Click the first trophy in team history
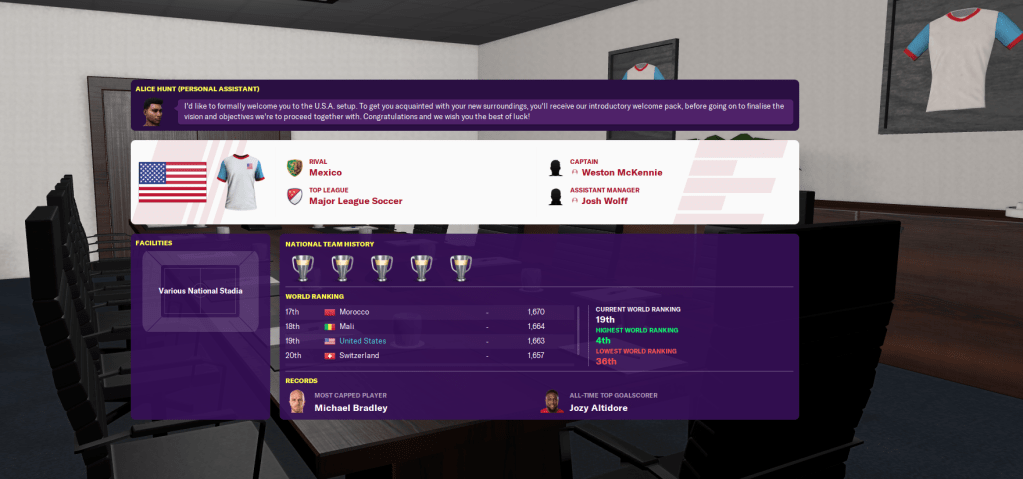Viewport: 1023px width, 479px height. pos(301,267)
